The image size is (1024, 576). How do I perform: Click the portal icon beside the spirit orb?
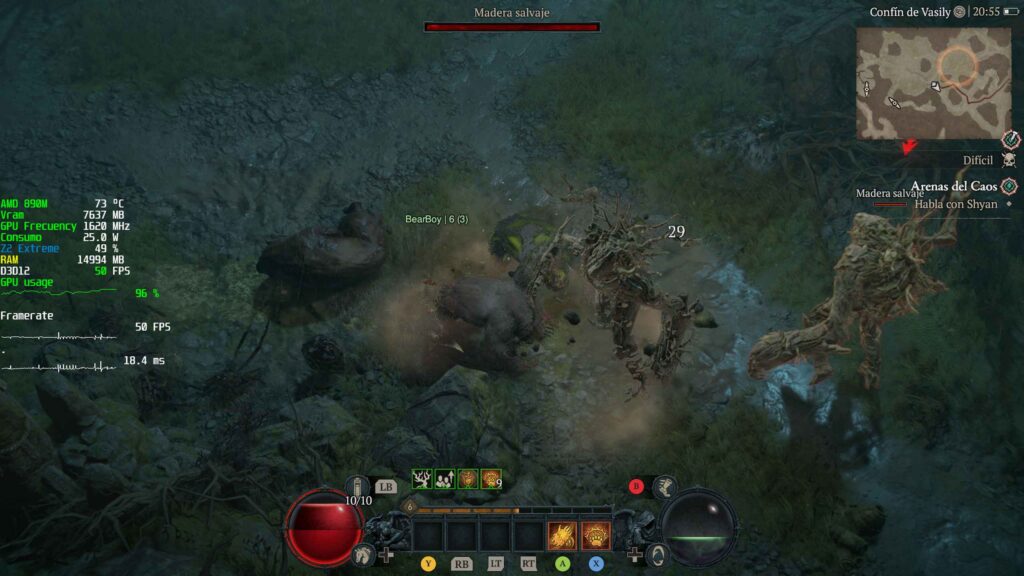pos(658,553)
